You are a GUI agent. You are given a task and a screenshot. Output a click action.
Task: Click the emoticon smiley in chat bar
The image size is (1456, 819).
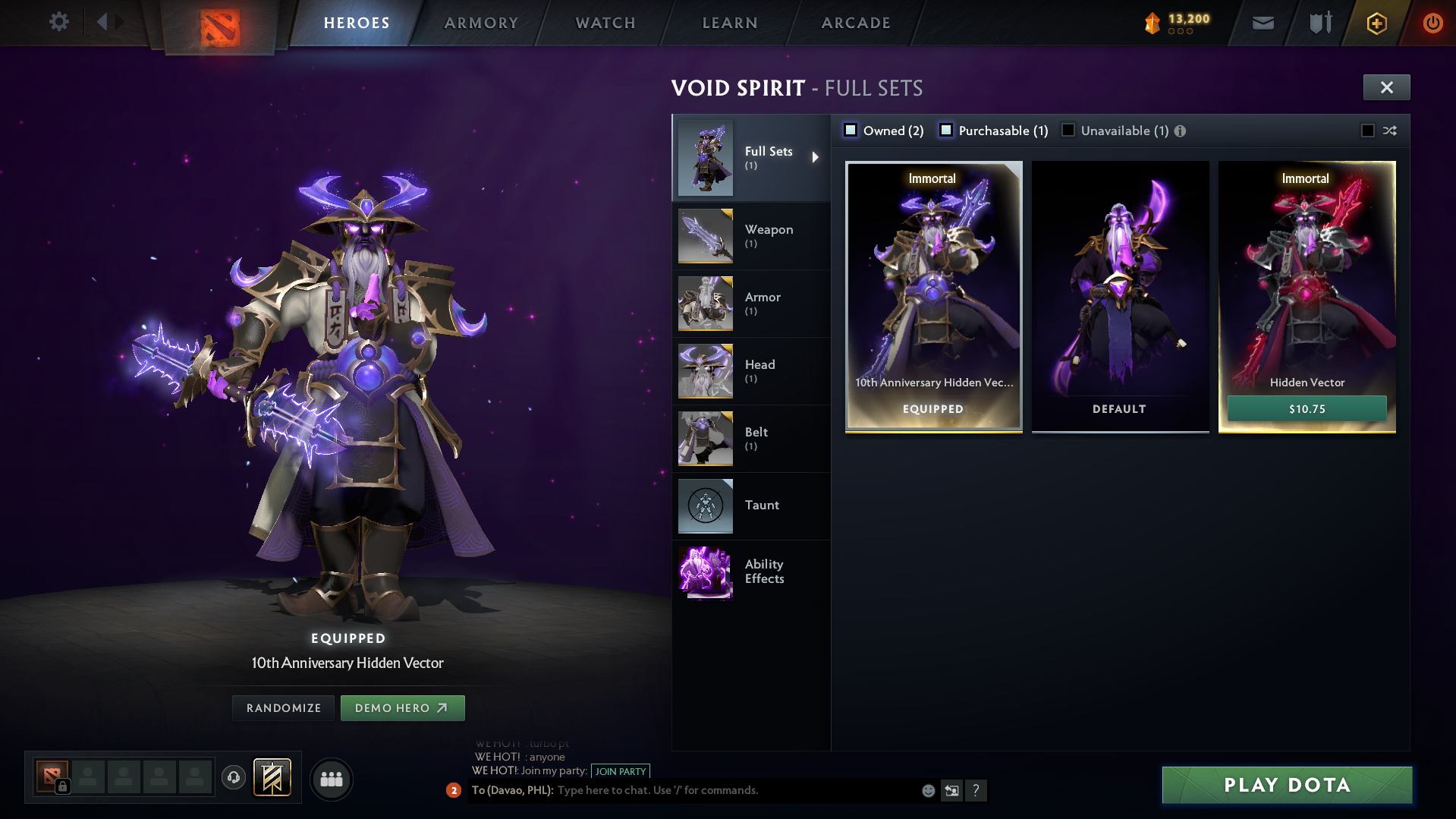[x=927, y=790]
